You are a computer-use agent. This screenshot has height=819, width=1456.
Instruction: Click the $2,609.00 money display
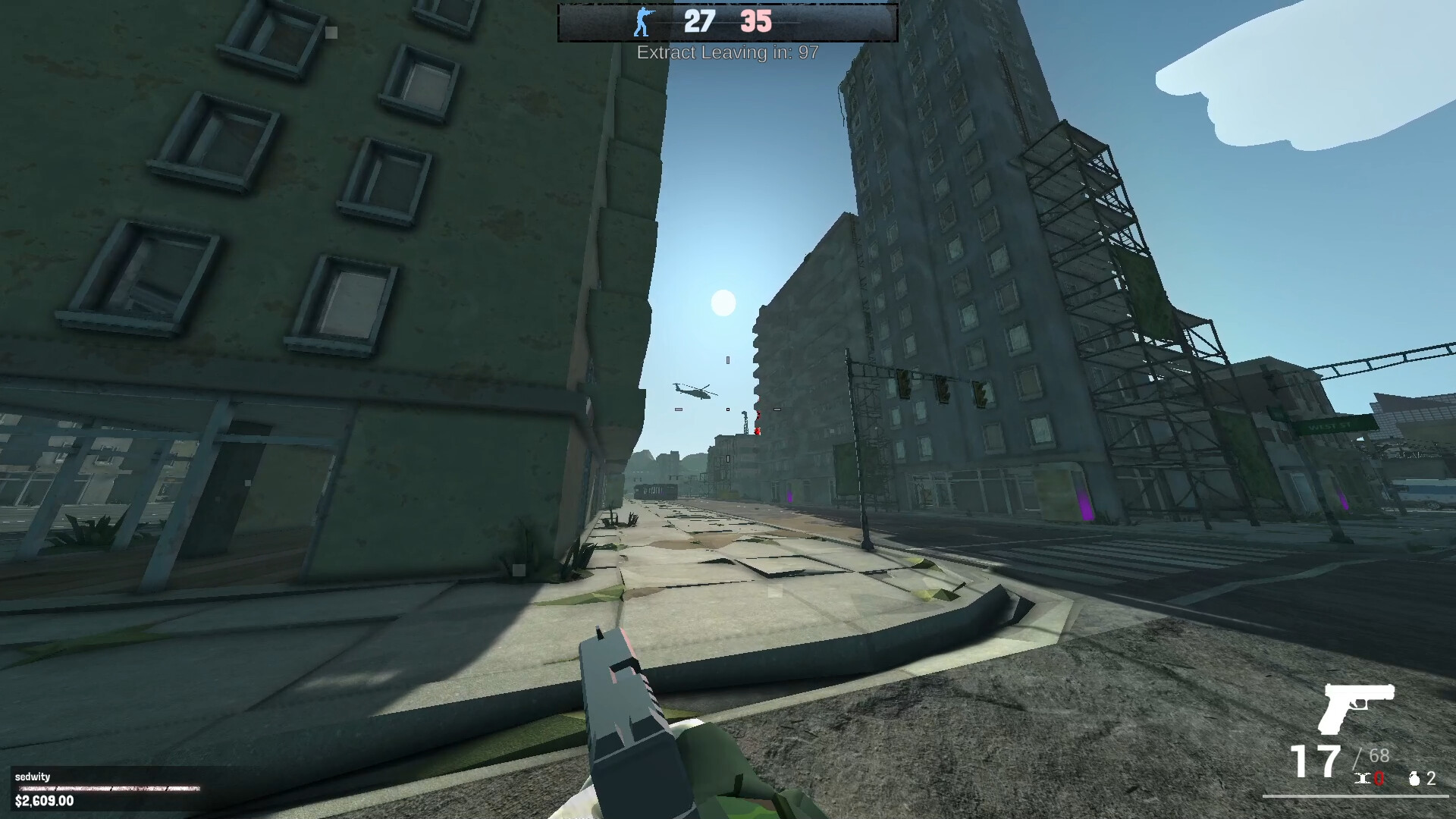coord(44,801)
